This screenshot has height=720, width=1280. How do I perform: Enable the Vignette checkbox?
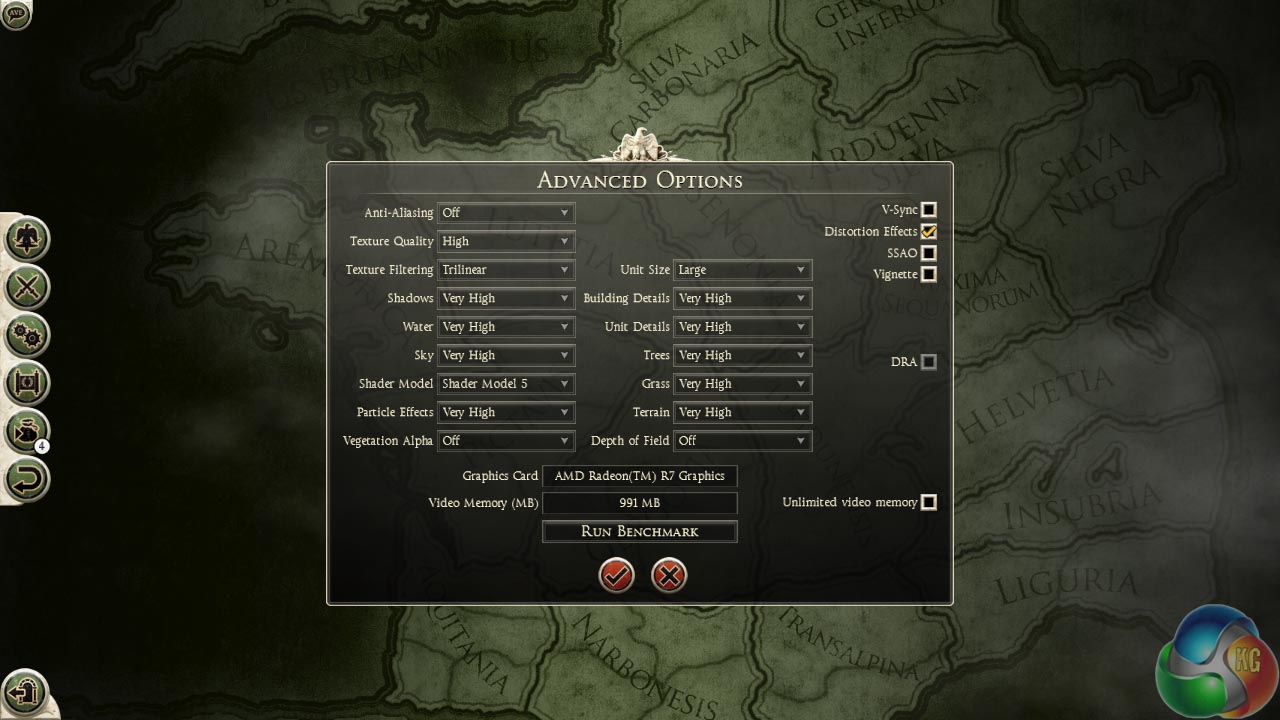click(x=929, y=274)
